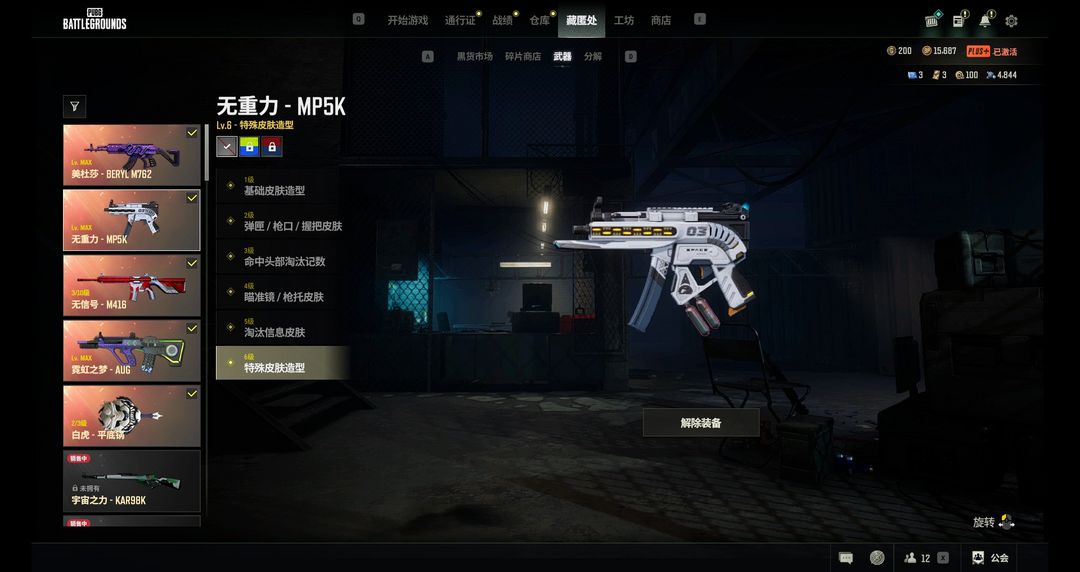This screenshot has height=572, width=1080.
Task: Open the 战绩 tab
Action: tap(502, 20)
